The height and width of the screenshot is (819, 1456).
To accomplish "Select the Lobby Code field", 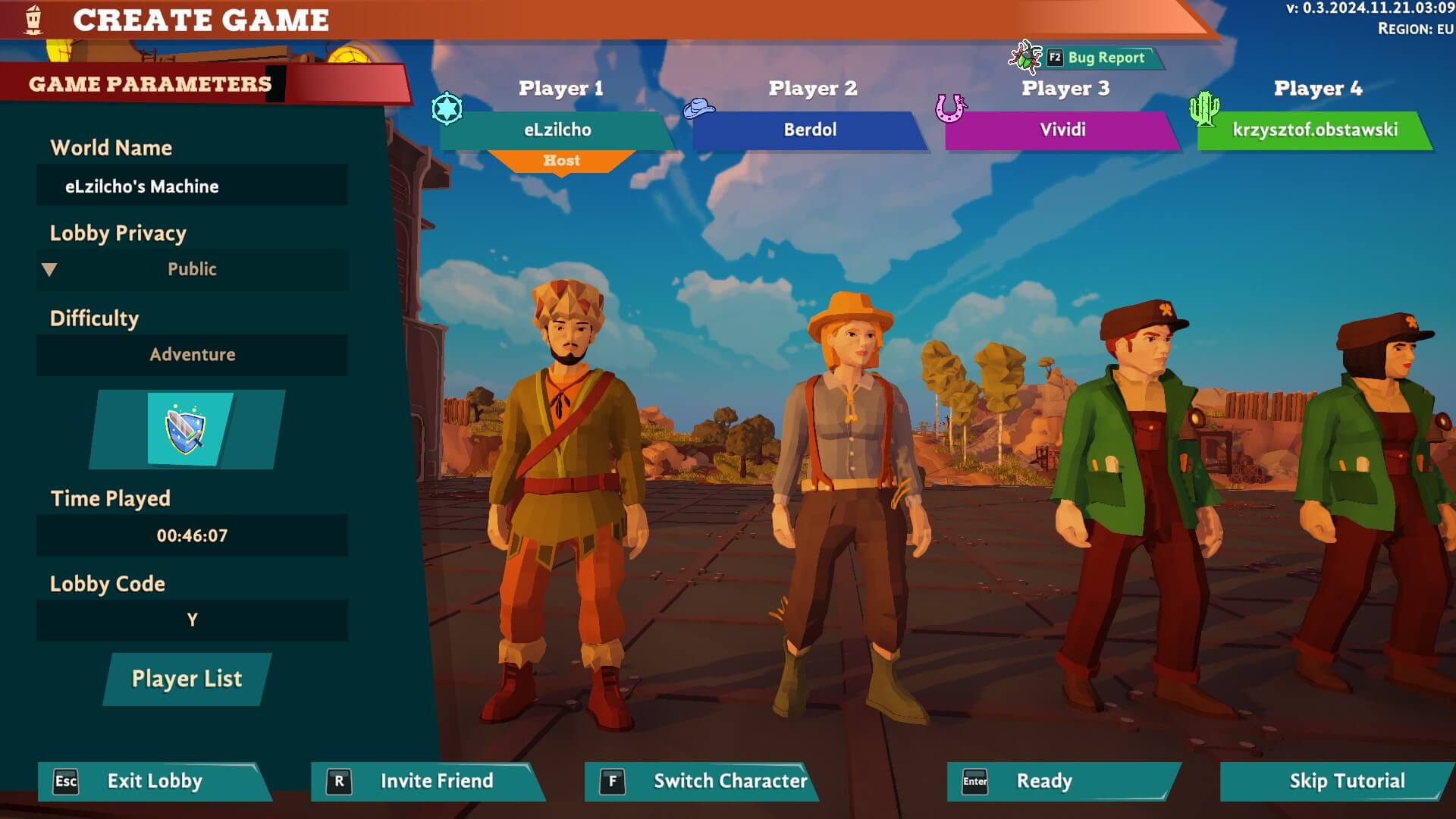I will [x=192, y=620].
